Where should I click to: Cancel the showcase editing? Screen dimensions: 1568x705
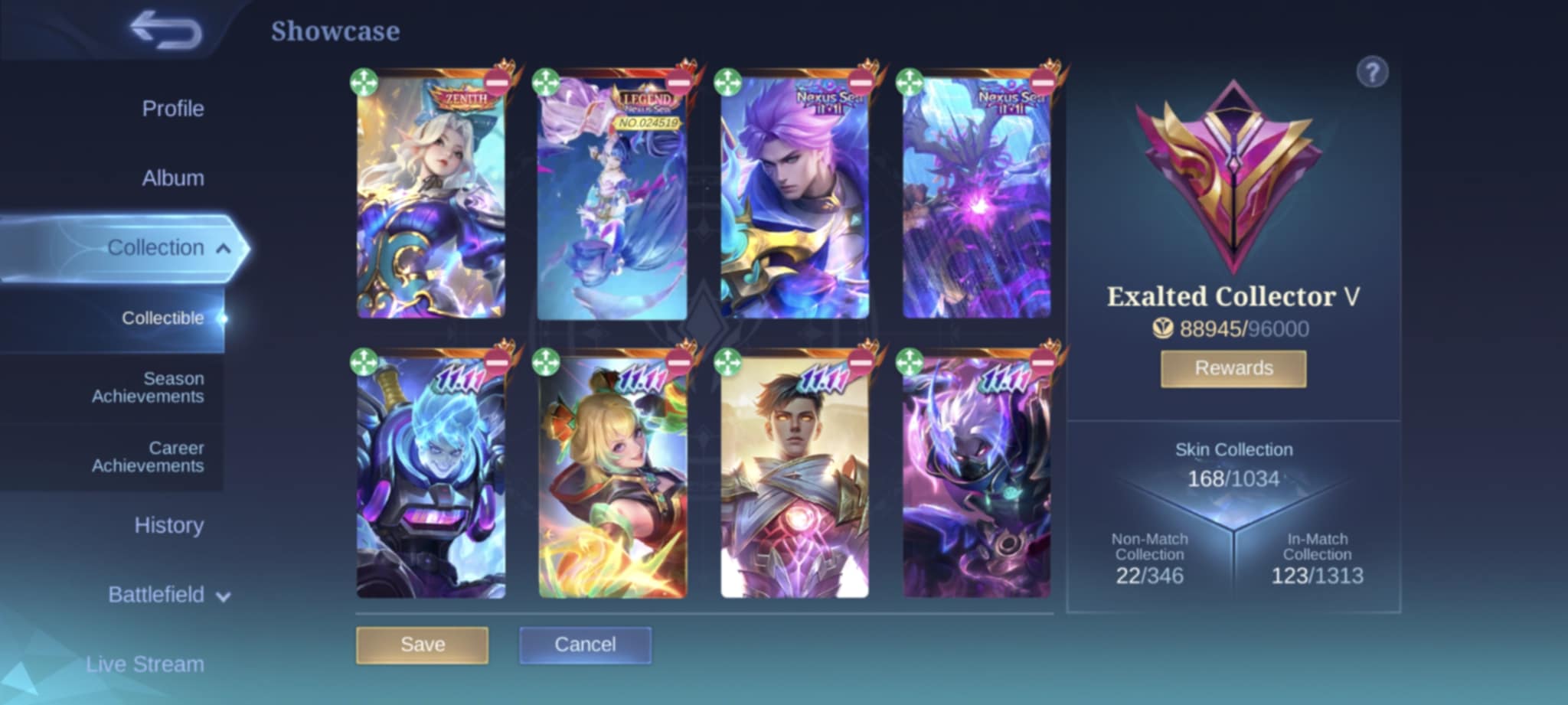tap(585, 645)
